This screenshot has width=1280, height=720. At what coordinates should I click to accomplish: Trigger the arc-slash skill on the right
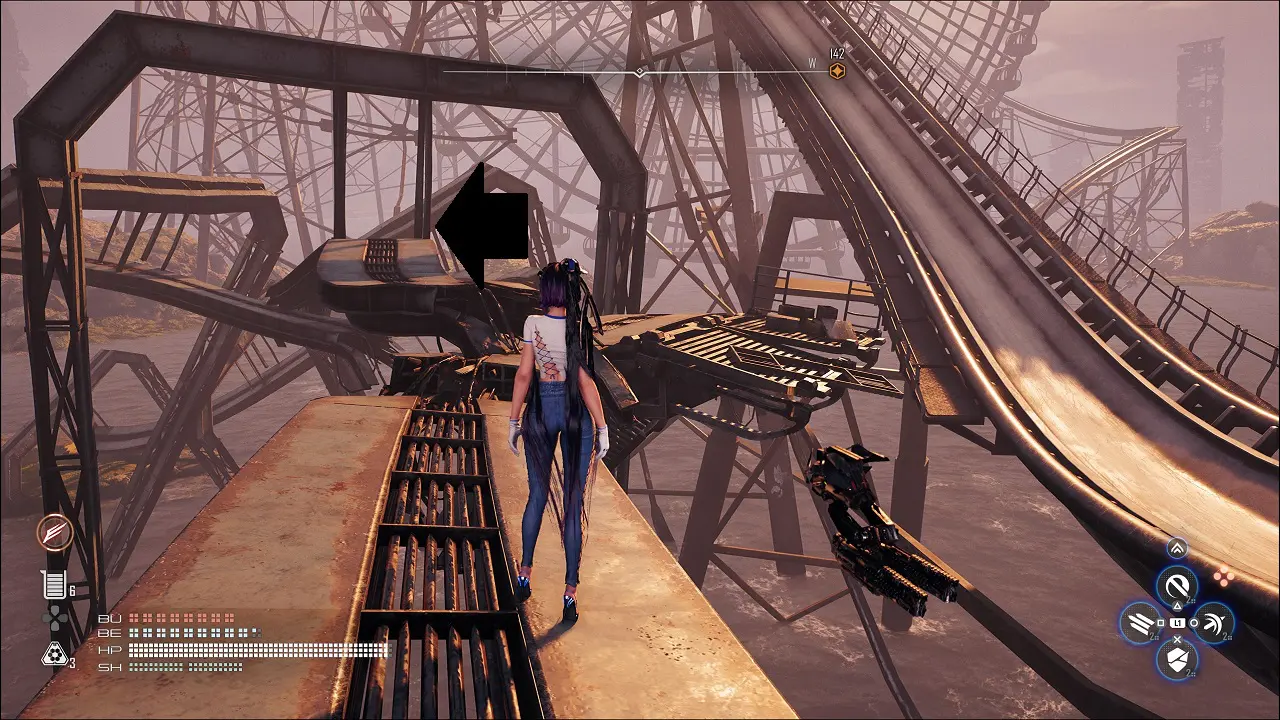click(1214, 623)
